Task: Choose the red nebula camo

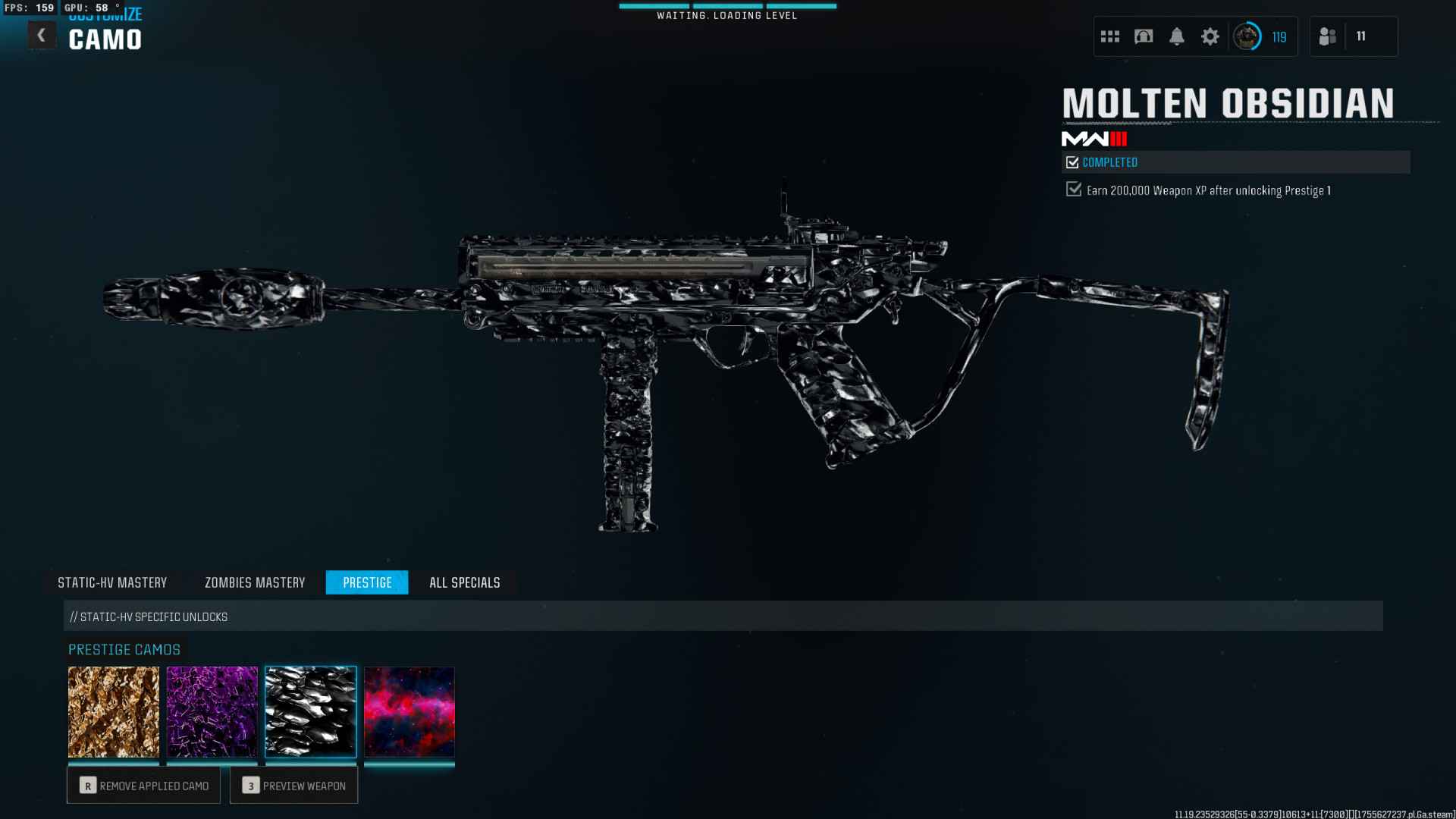Action: (409, 711)
